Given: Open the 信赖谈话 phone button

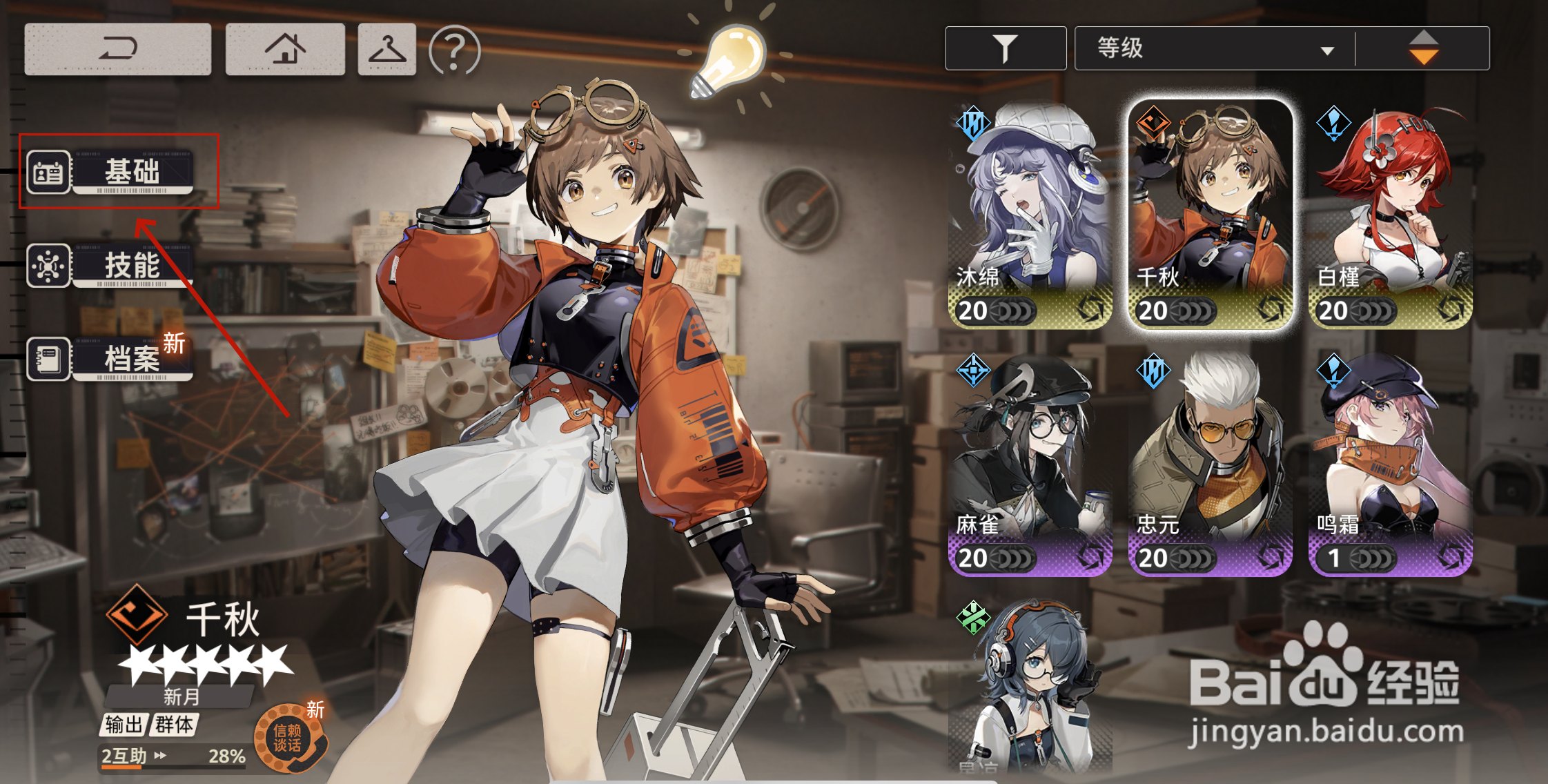Looking at the screenshot, I should 288,738.
